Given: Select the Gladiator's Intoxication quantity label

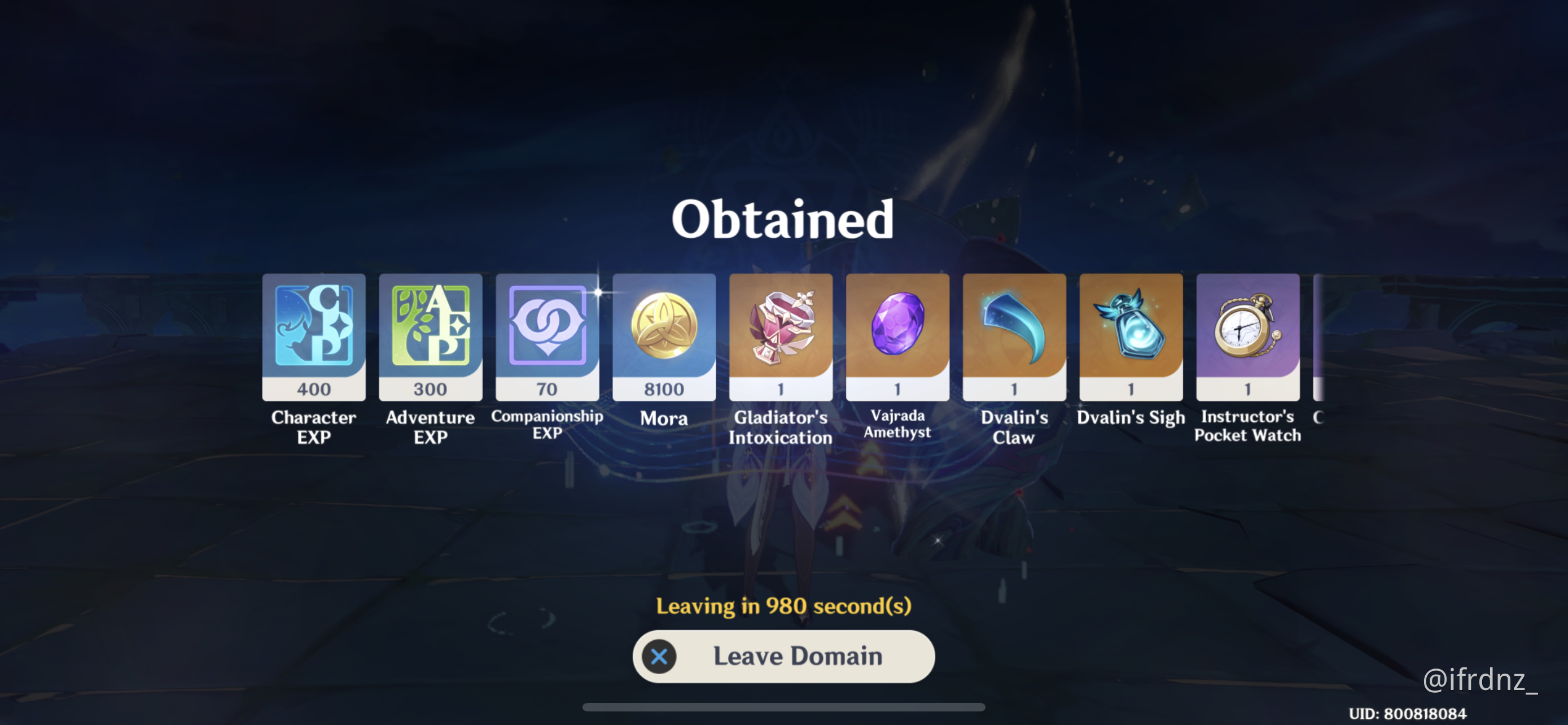Looking at the screenshot, I should coord(781,388).
